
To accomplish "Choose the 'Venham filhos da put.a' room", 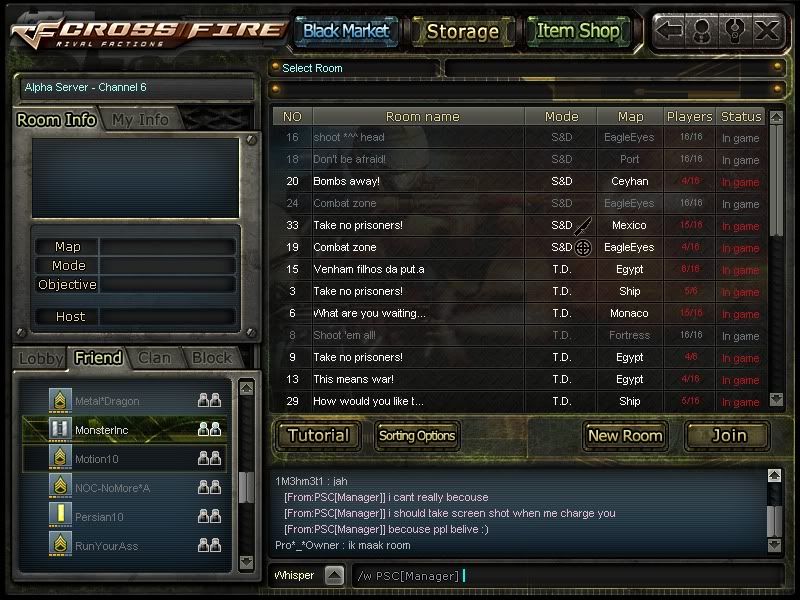I will pos(420,269).
